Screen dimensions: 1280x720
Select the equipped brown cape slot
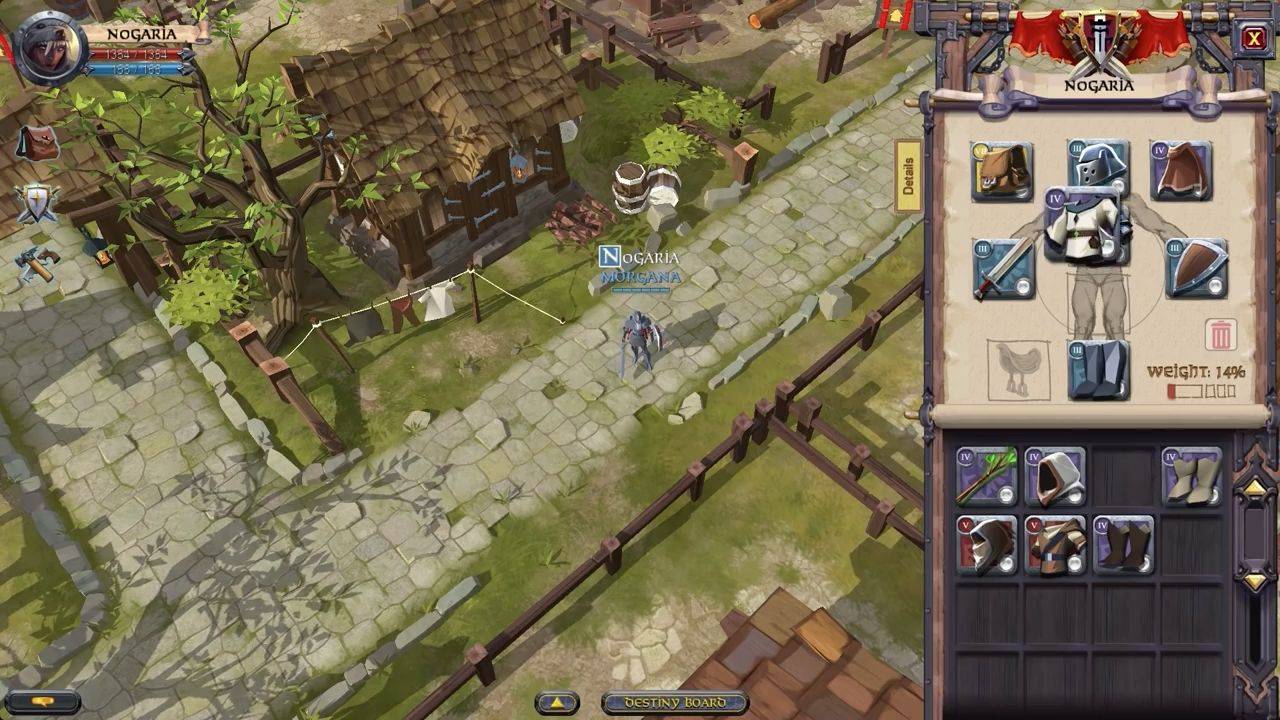coord(1181,171)
